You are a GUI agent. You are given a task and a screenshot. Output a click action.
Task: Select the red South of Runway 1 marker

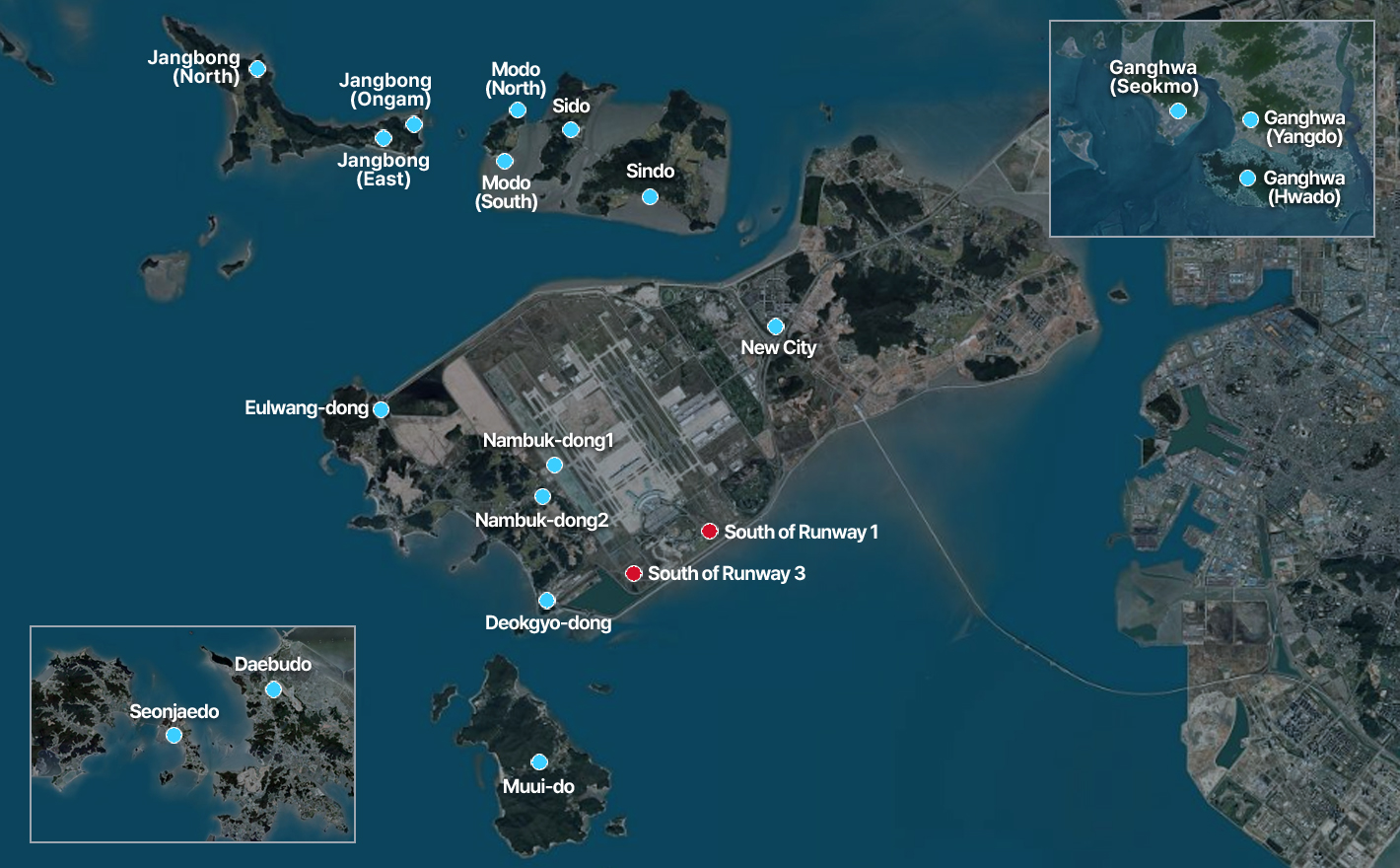click(x=709, y=532)
